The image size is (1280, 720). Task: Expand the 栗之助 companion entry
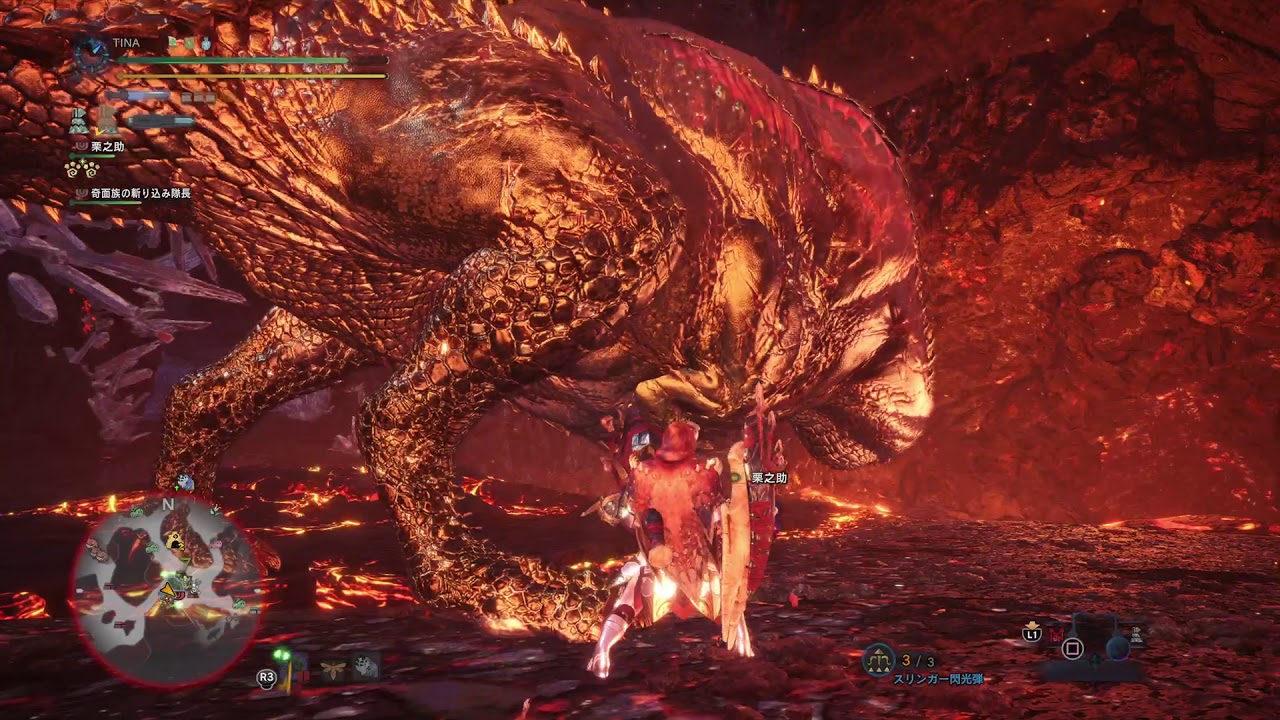[x=108, y=147]
